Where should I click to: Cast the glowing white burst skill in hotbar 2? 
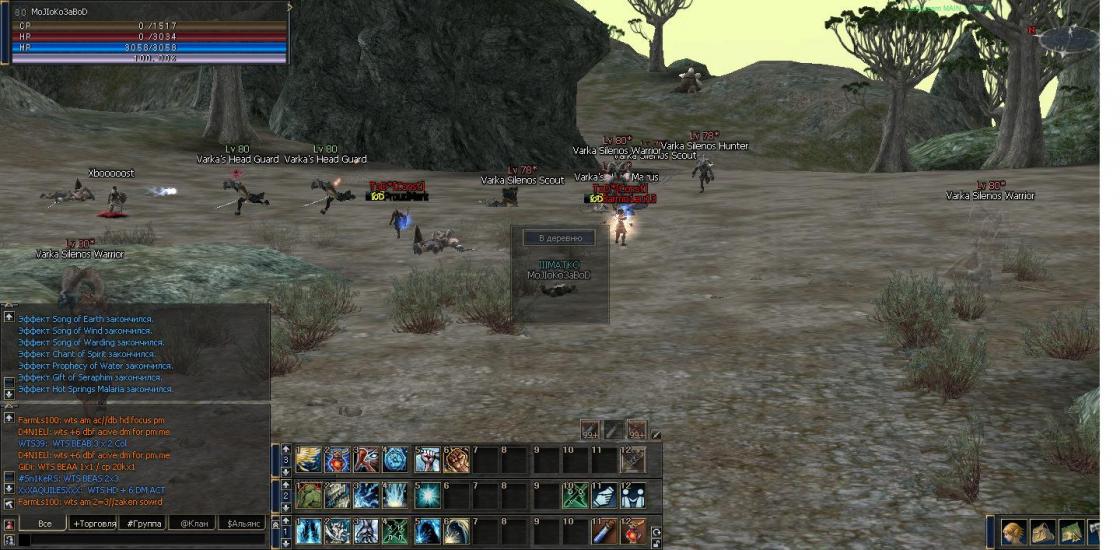(428, 496)
